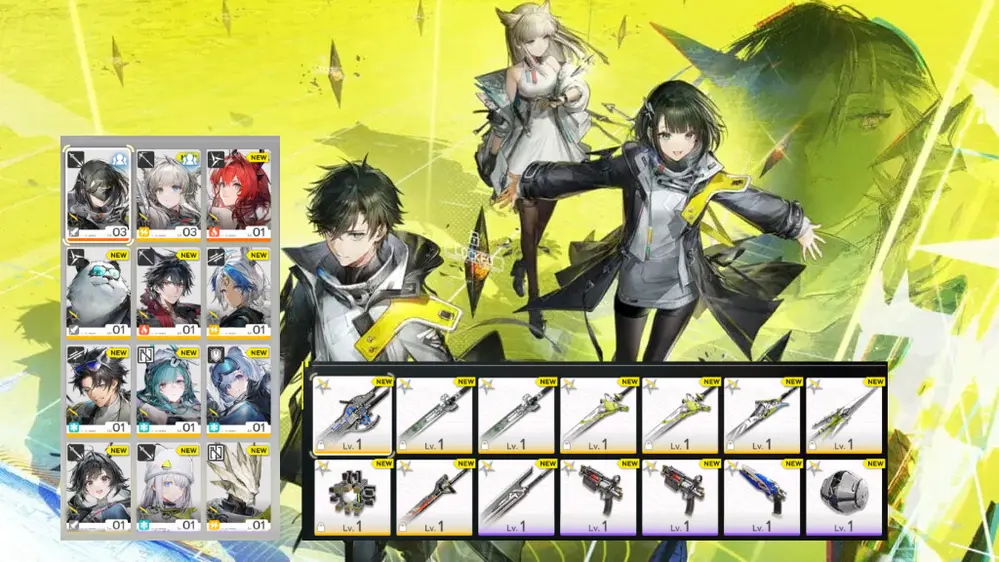Choose the cream-haired girl operator card

(169, 195)
